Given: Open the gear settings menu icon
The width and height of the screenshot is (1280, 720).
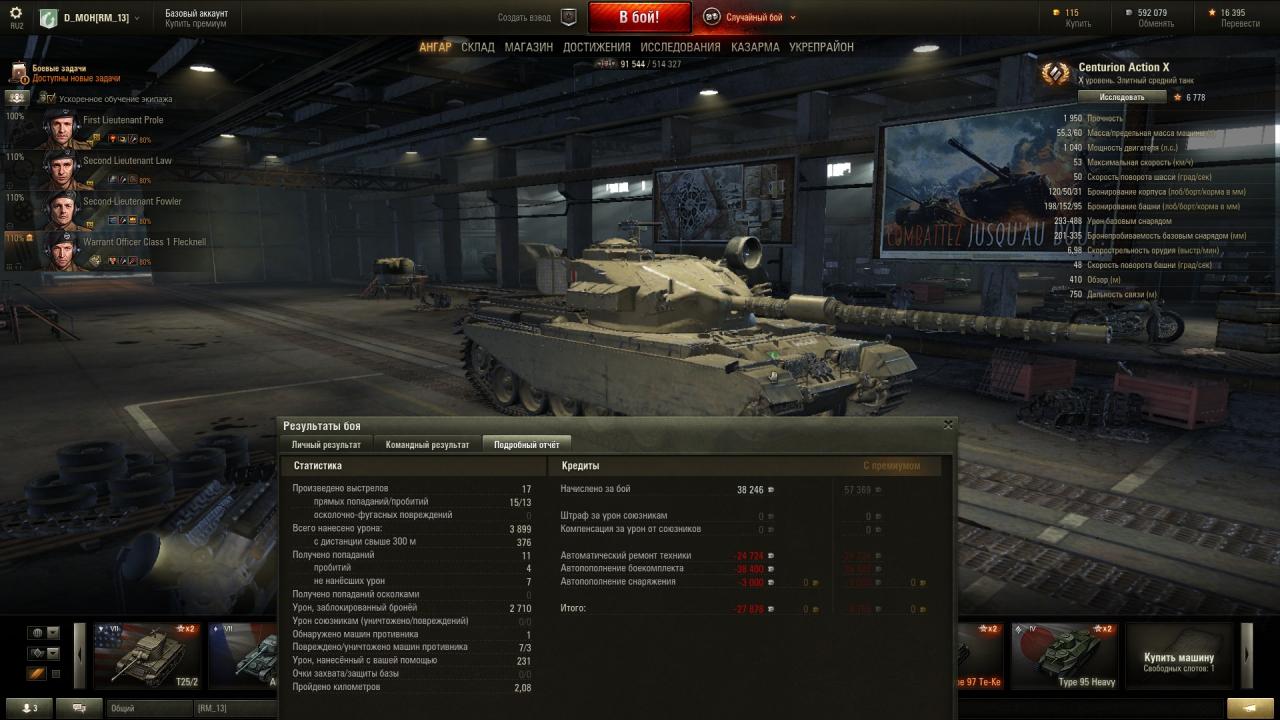Looking at the screenshot, I should [x=16, y=13].
